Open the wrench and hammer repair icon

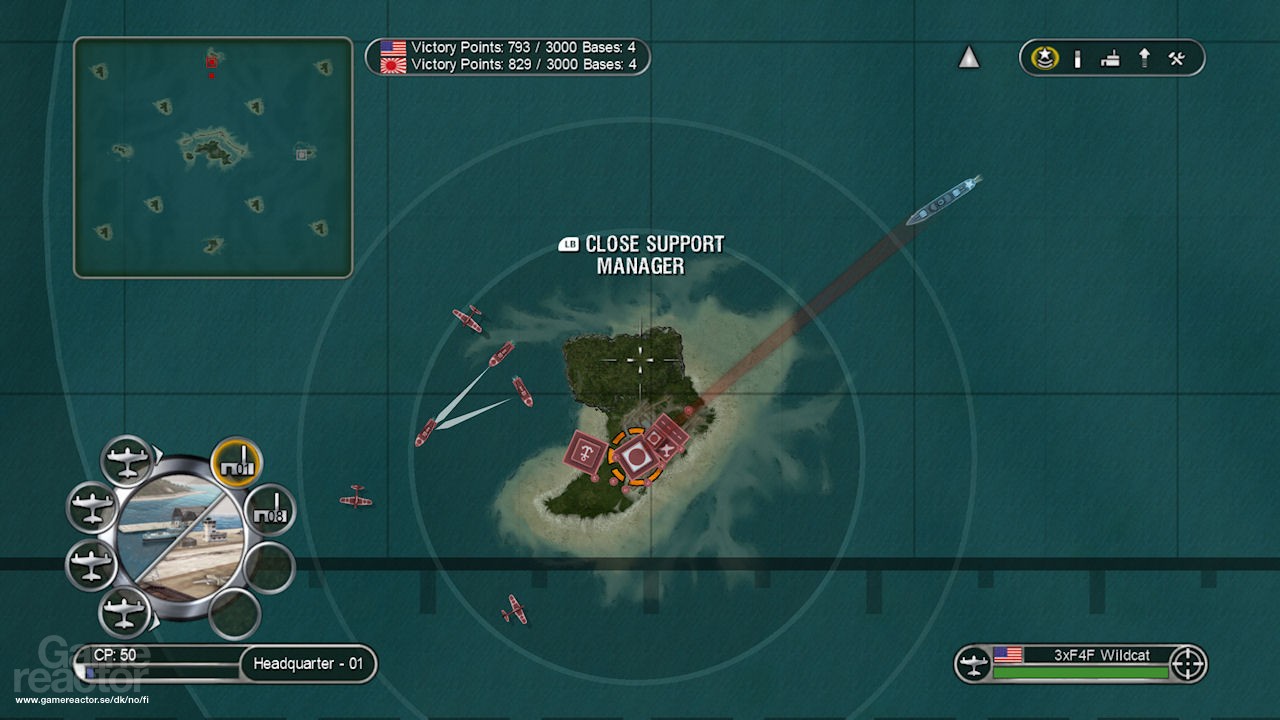pyautogui.click(x=1177, y=58)
